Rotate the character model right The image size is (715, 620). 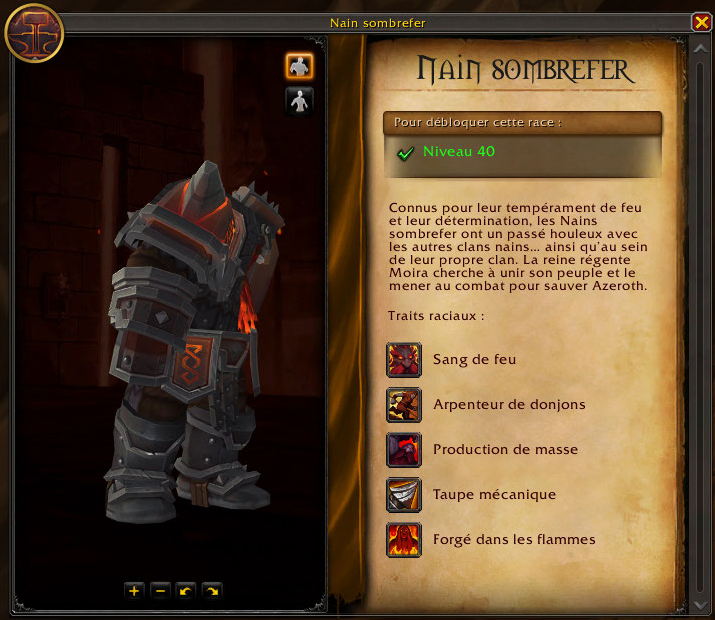point(212,591)
